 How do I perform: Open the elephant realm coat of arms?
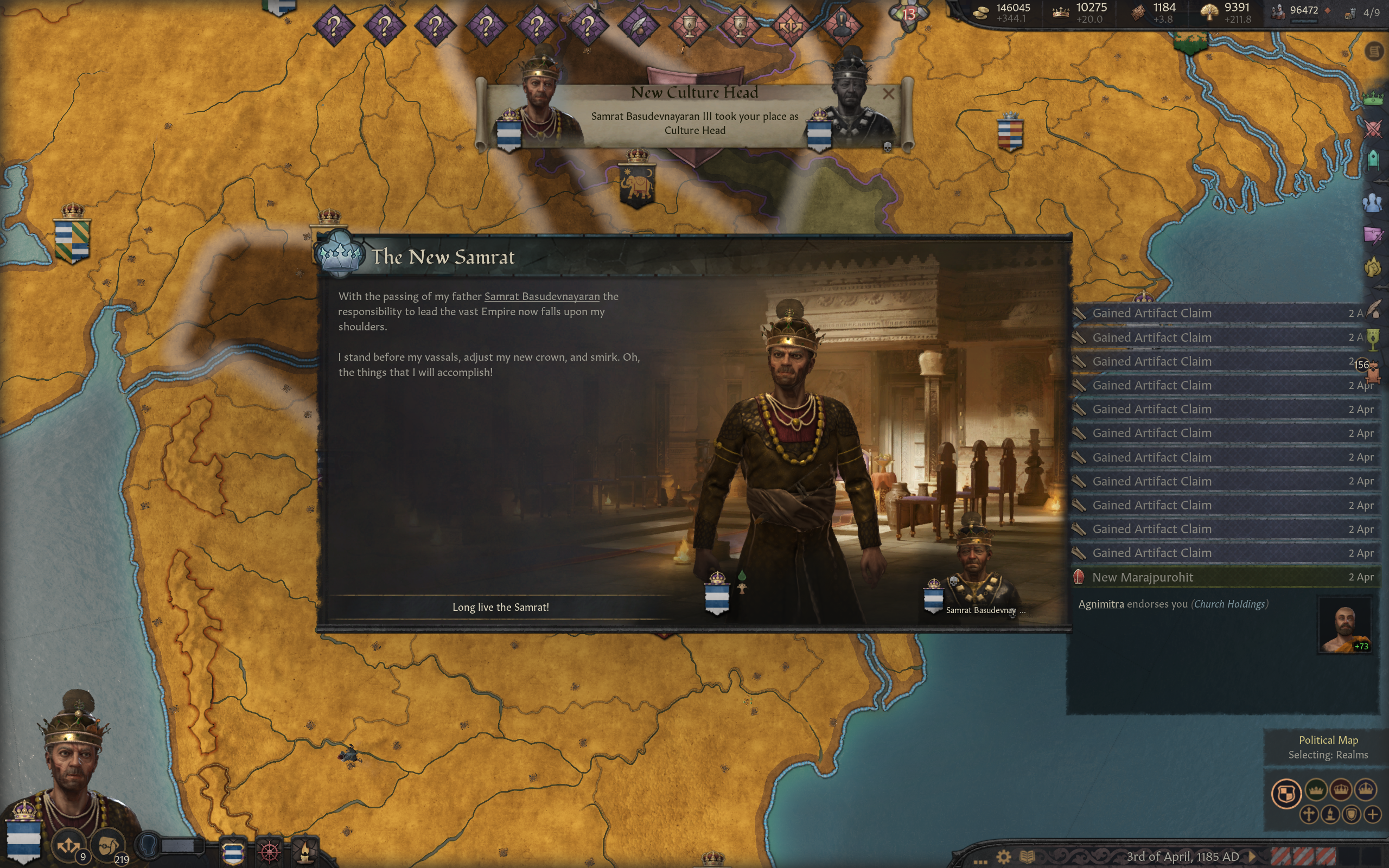click(636, 185)
